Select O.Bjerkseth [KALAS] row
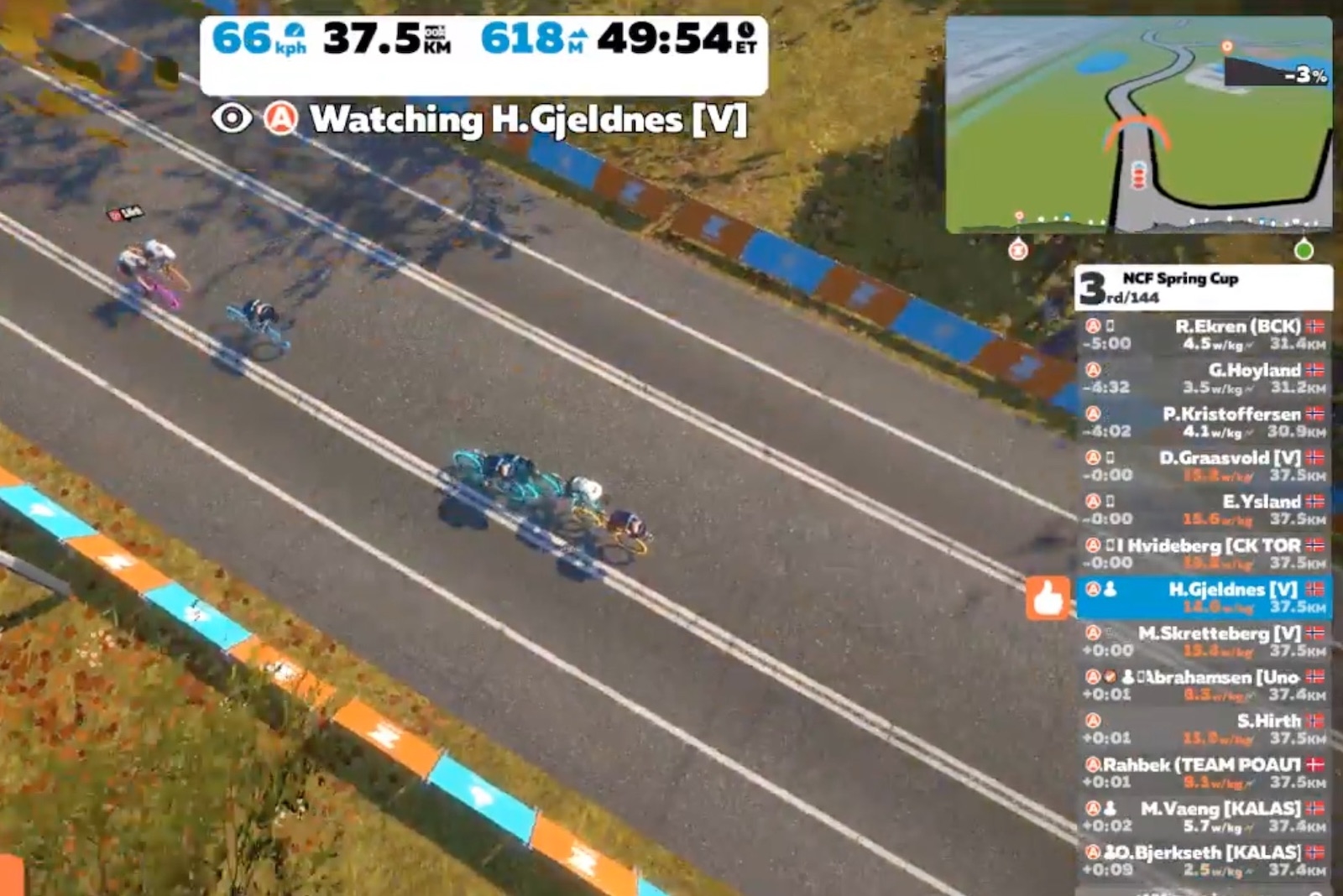Image resolution: width=1343 pixels, height=896 pixels. [1204, 860]
